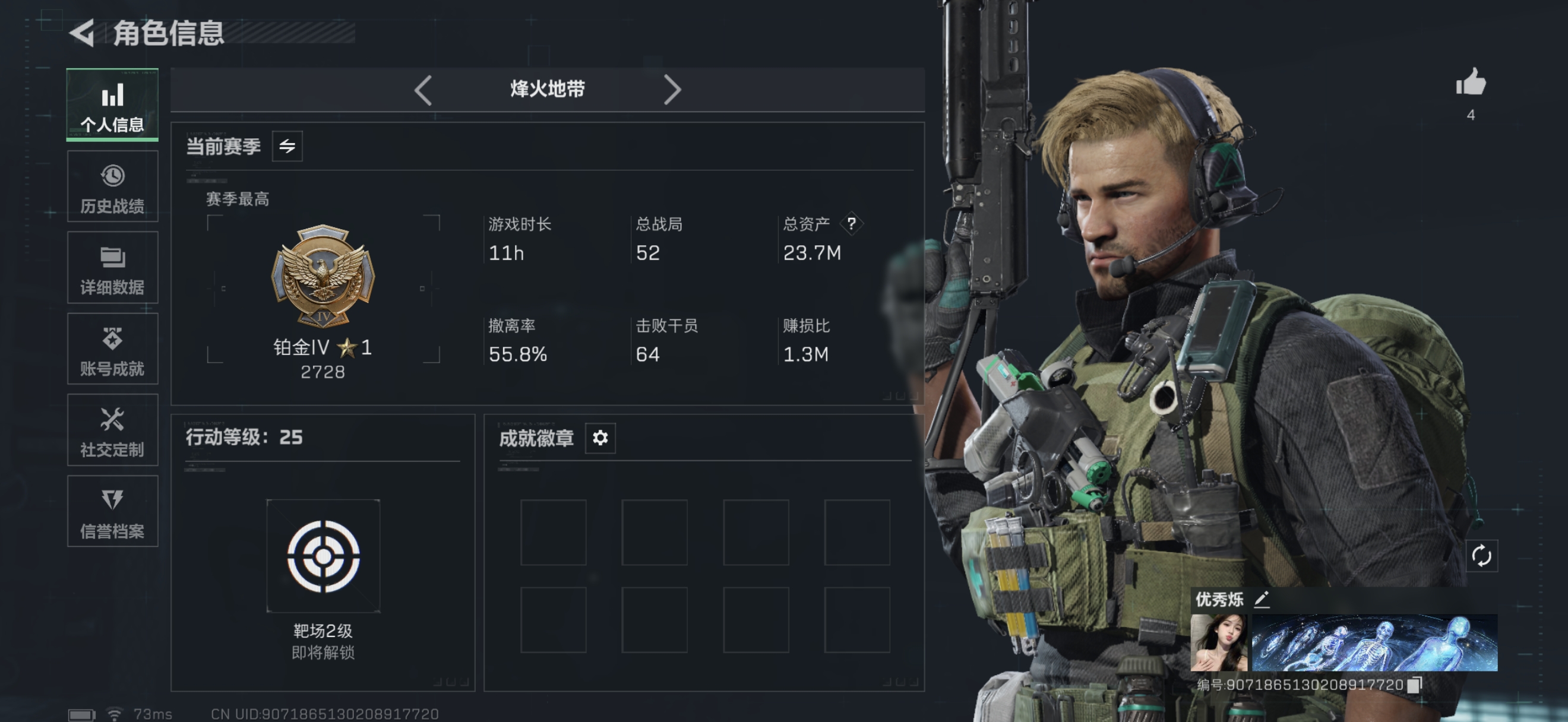Click the help question mark next to 总资产
This screenshot has height=722, width=1568.
pyautogui.click(x=852, y=224)
